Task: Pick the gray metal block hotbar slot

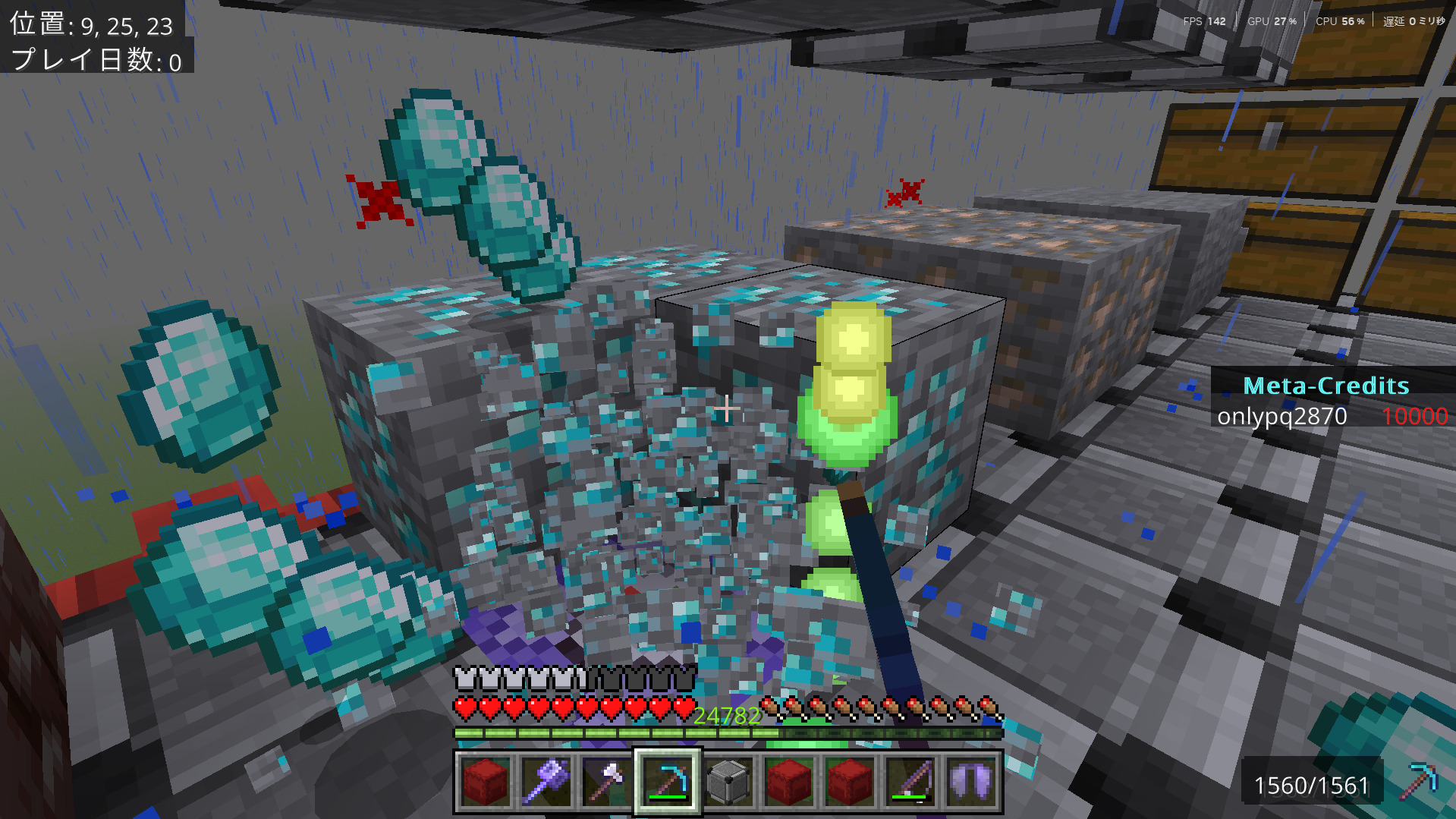Action: [728, 781]
